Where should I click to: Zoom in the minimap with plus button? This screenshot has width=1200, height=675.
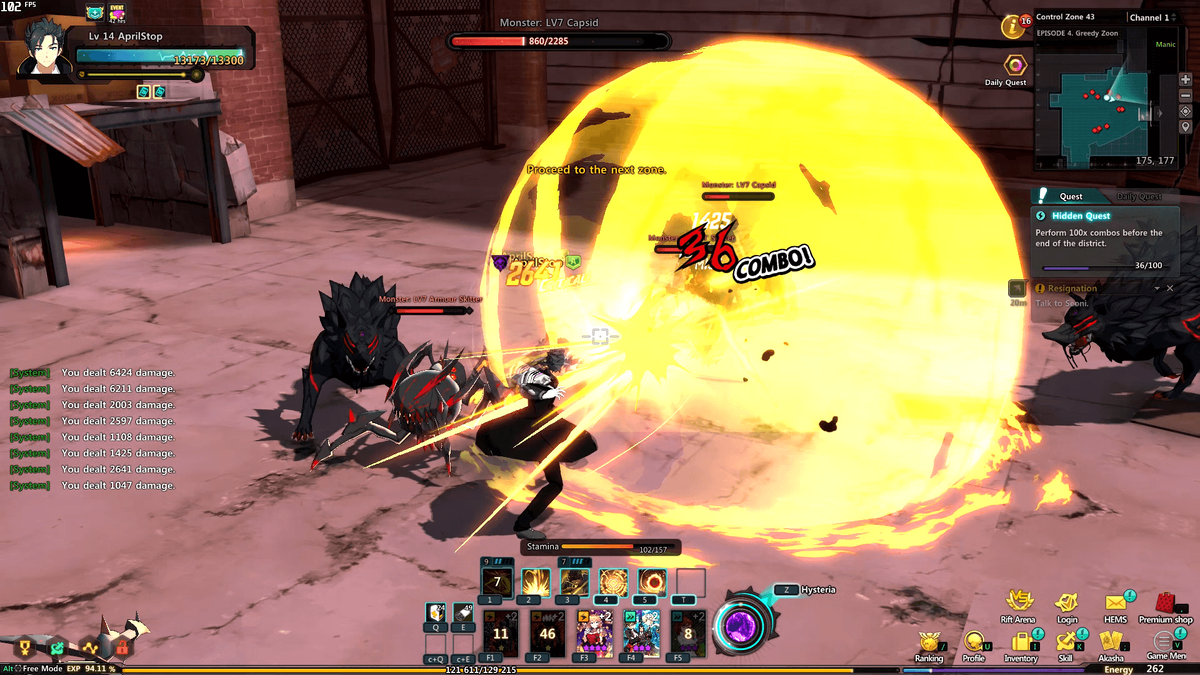tap(1185, 79)
